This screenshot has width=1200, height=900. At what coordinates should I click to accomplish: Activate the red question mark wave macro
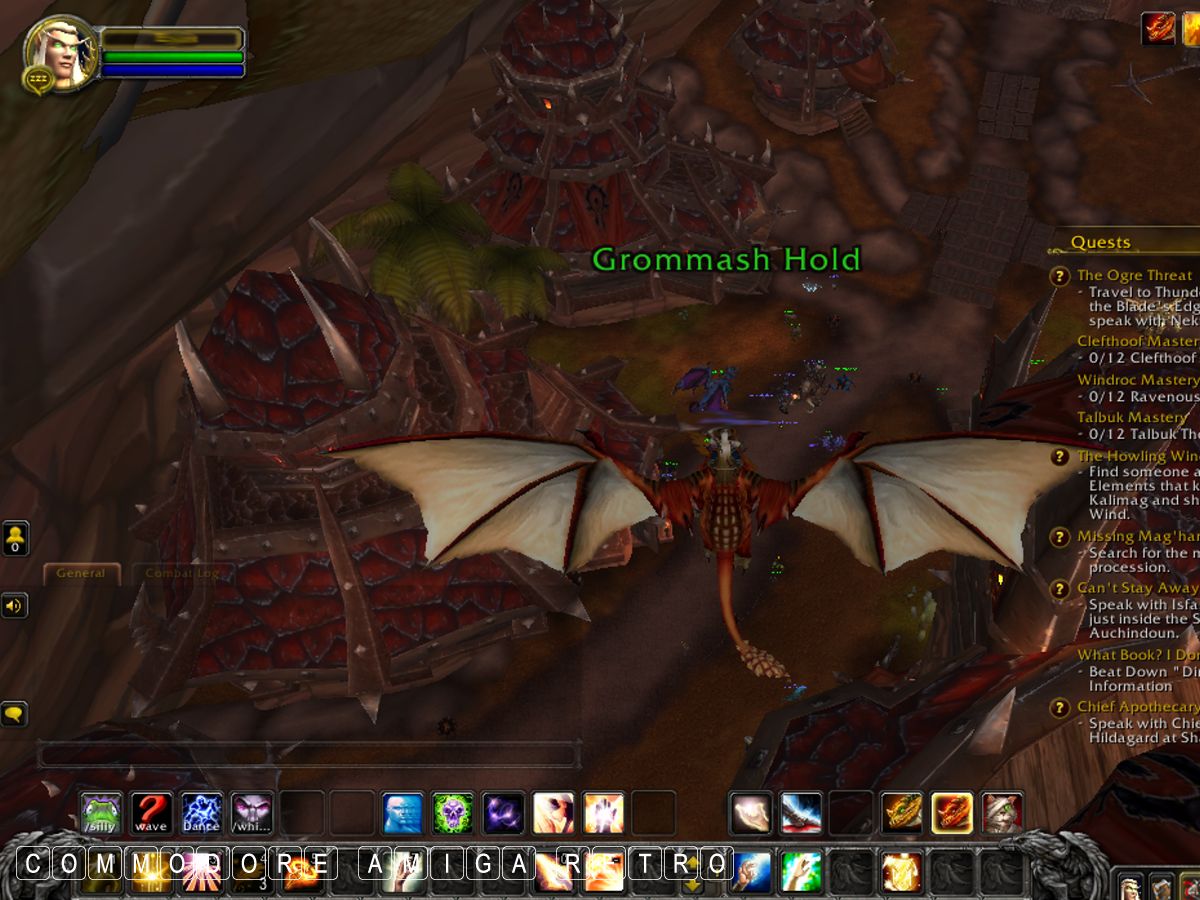tap(151, 812)
